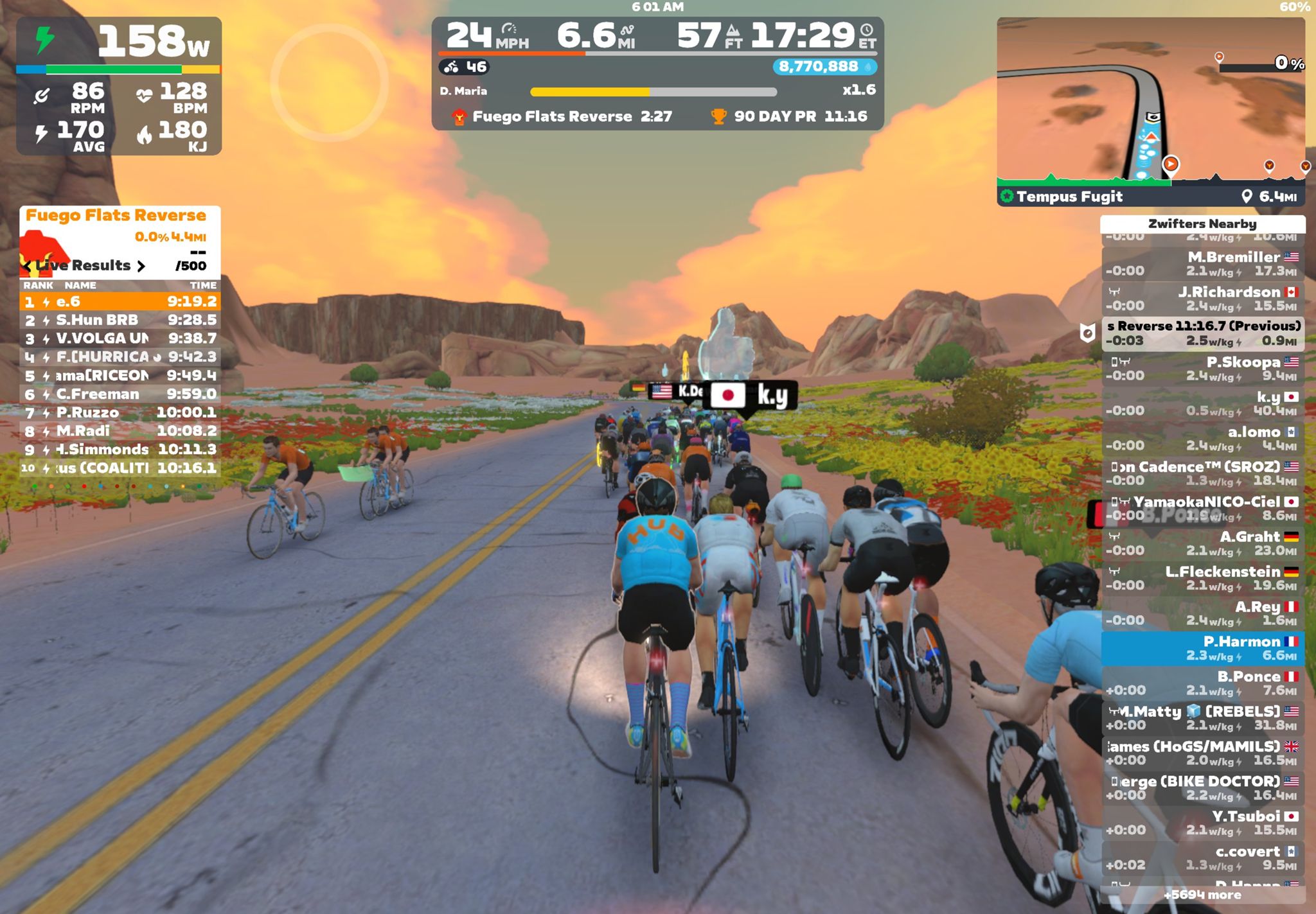Pick A.Graht in Zwifters Nearby

click(1202, 543)
